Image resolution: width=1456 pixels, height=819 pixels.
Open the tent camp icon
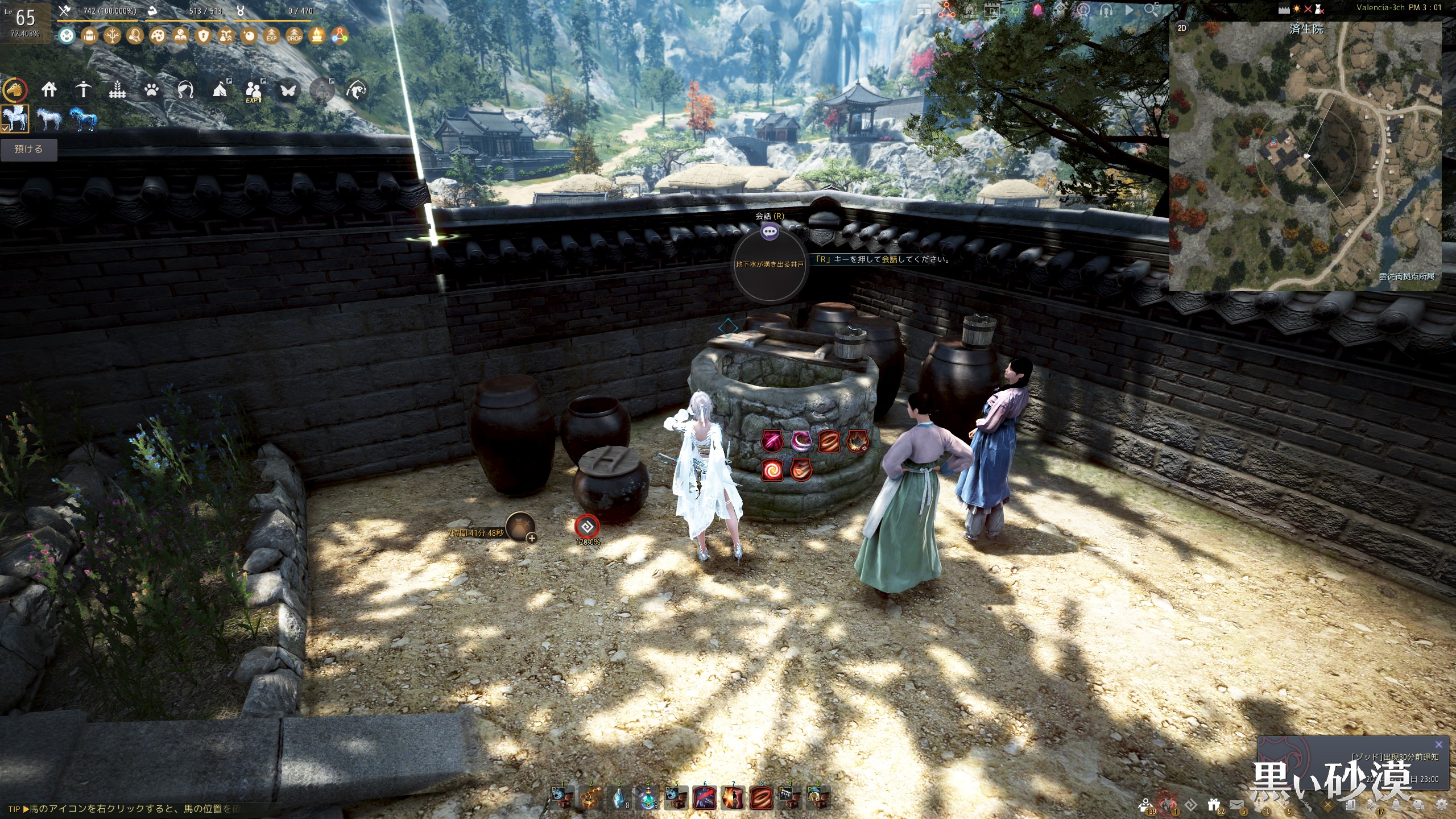tap(220, 89)
